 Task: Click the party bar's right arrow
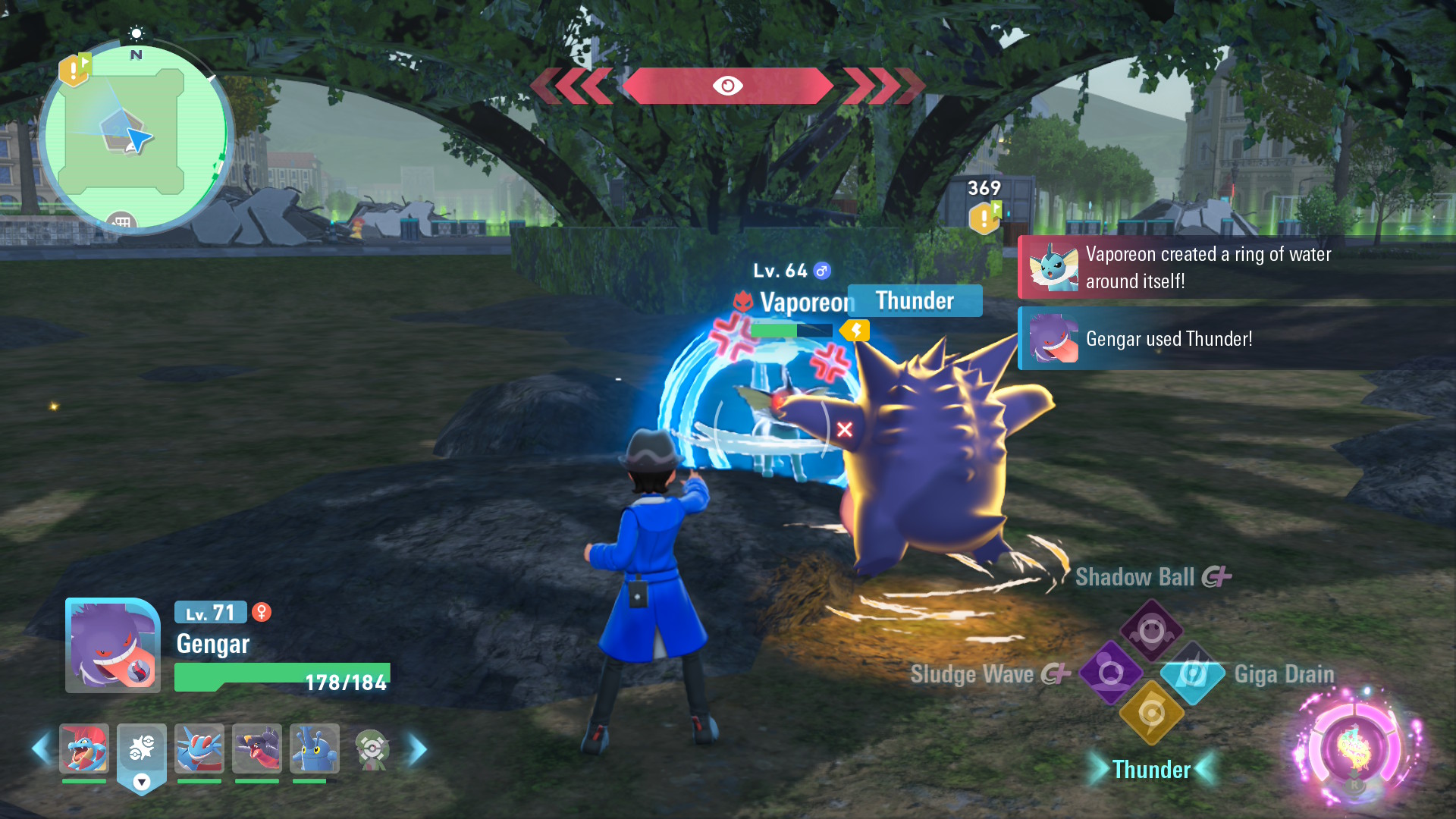point(417,749)
